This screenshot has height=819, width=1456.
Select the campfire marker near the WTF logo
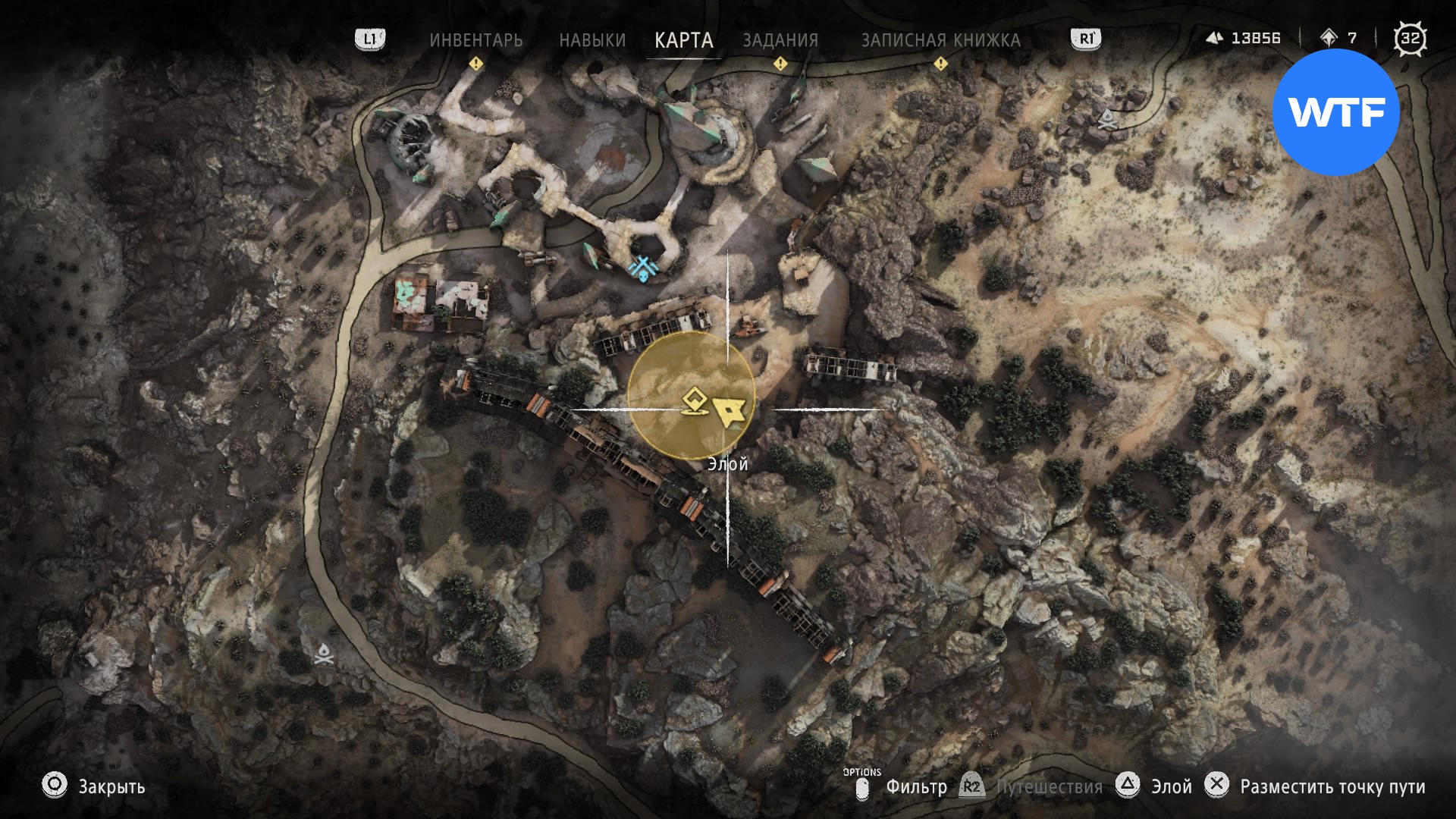1108,118
